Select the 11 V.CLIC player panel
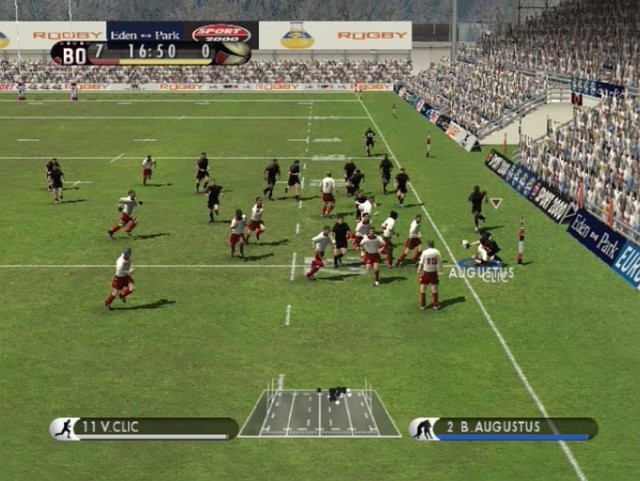The width and height of the screenshot is (640, 481). [145, 429]
